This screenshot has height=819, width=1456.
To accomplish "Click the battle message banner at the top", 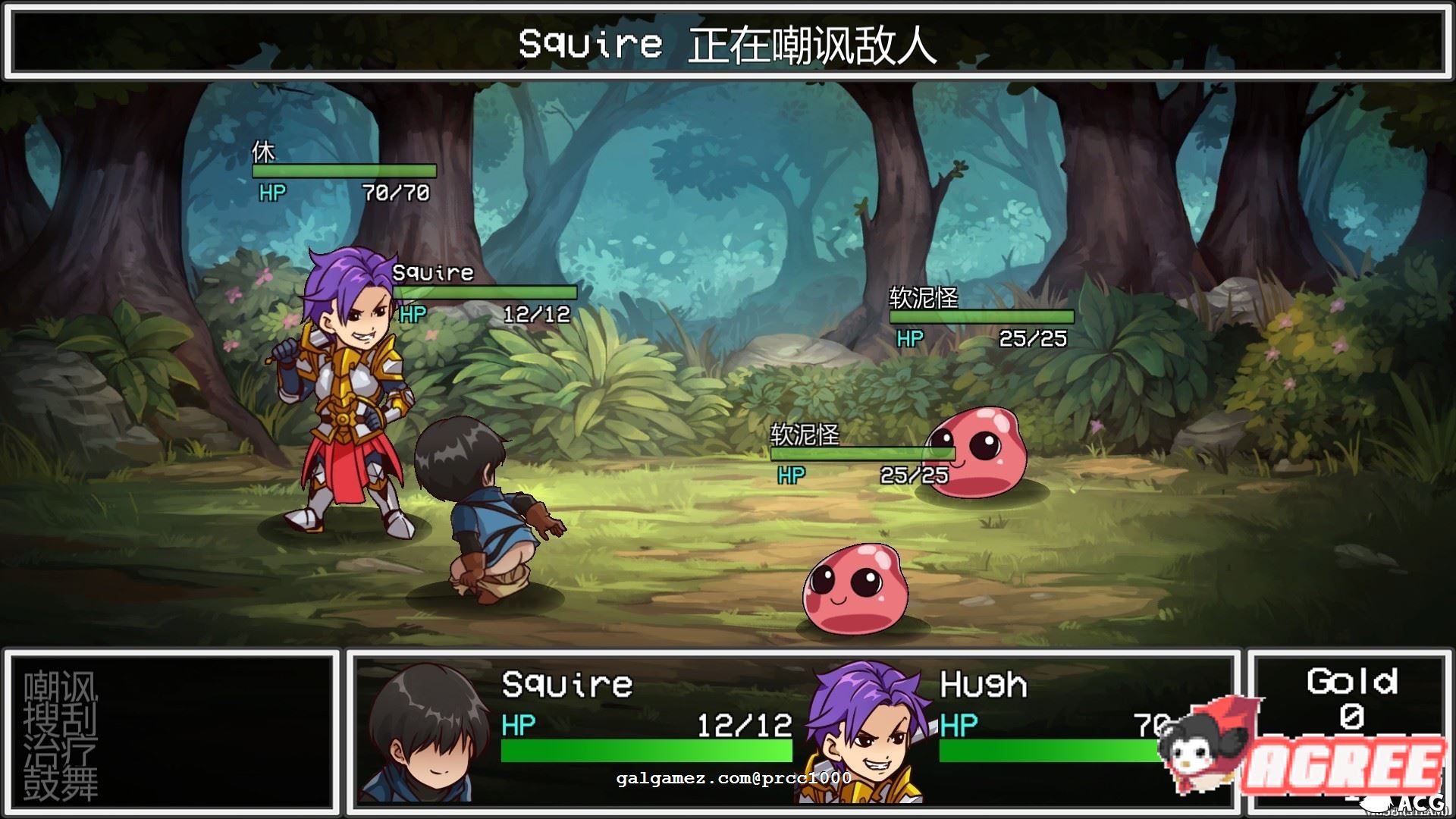I will 728,44.
